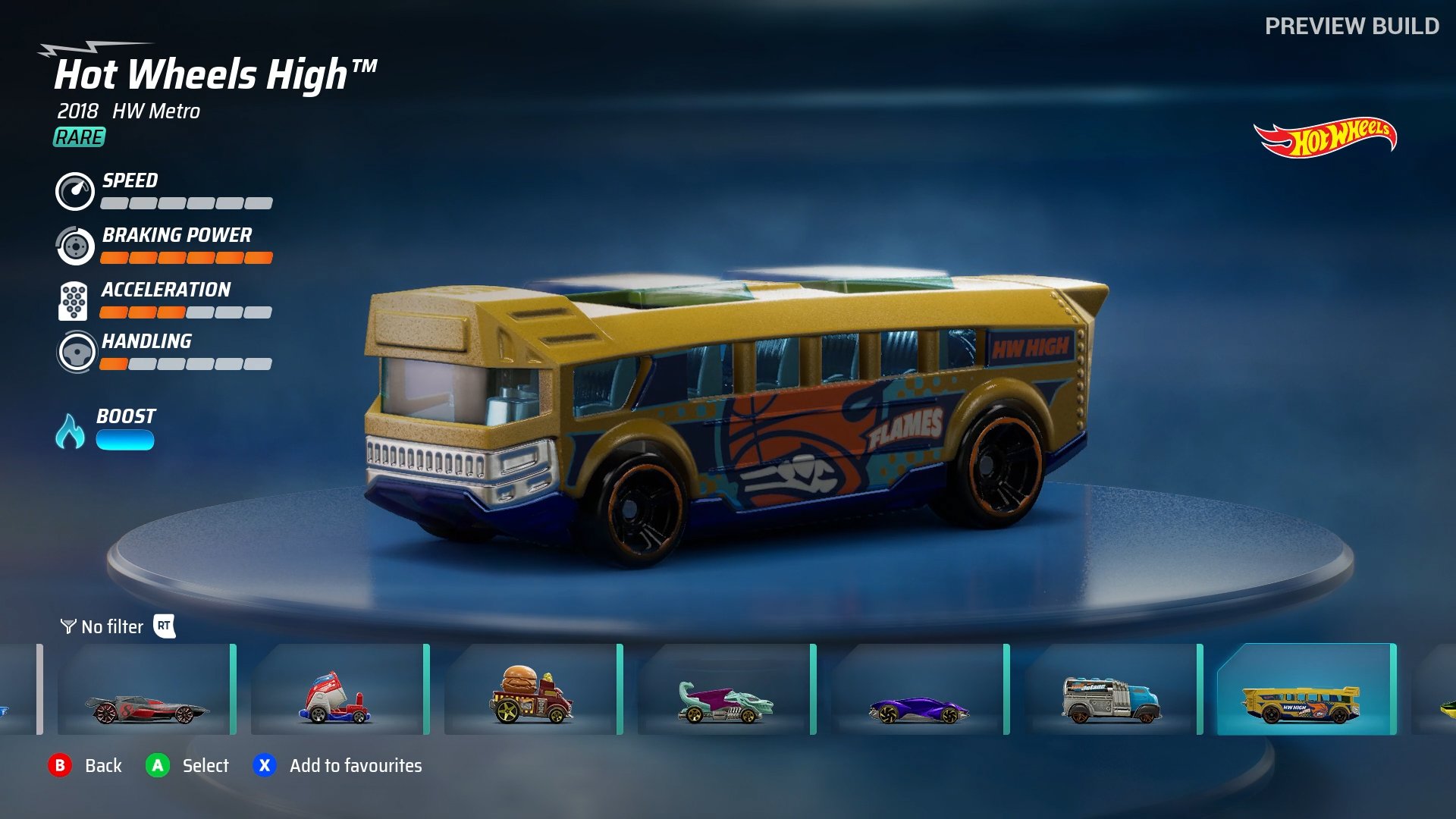Click the Speed gauge icon

tap(74, 192)
